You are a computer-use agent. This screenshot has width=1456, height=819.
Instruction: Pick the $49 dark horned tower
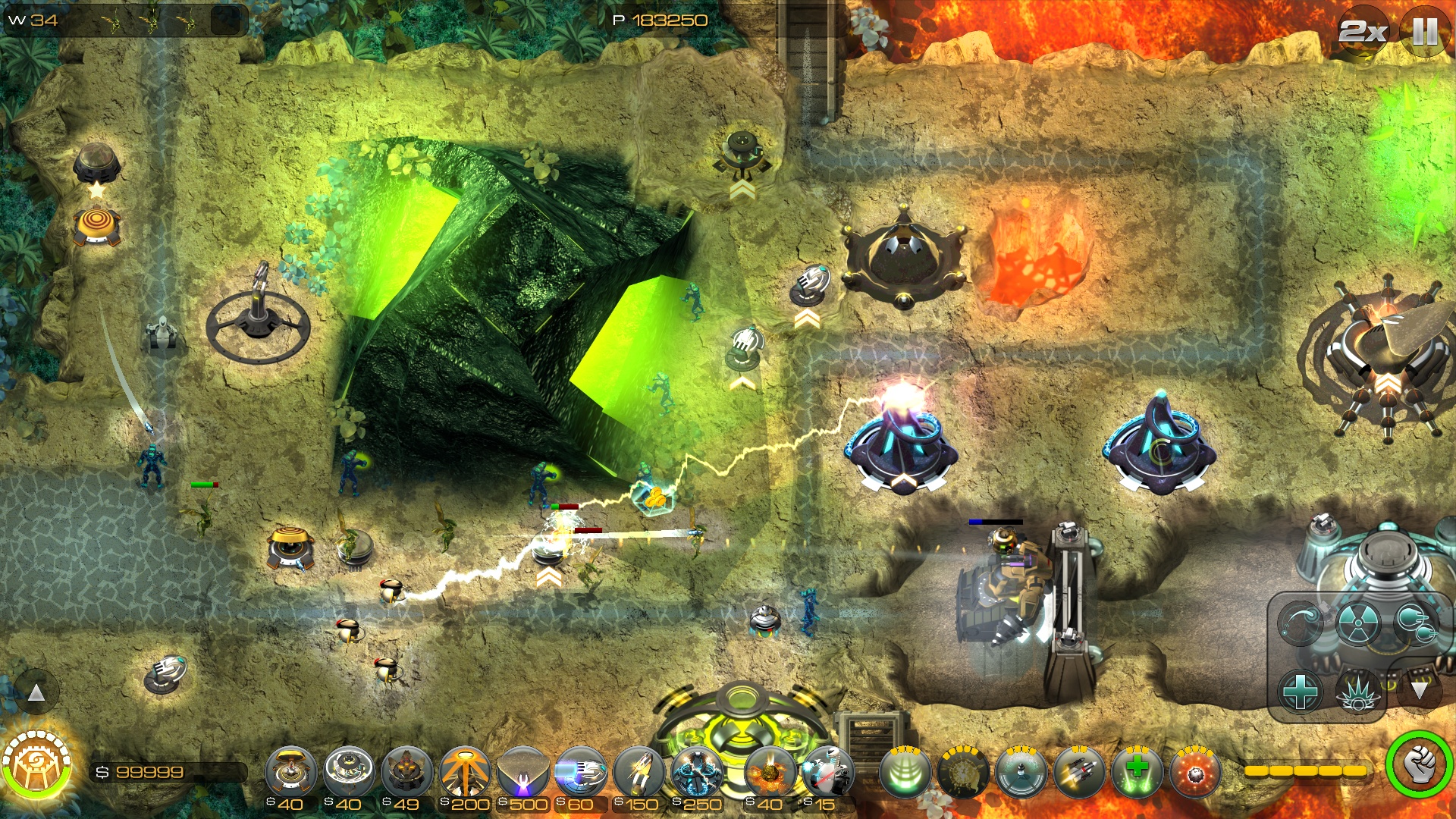tap(406, 773)
